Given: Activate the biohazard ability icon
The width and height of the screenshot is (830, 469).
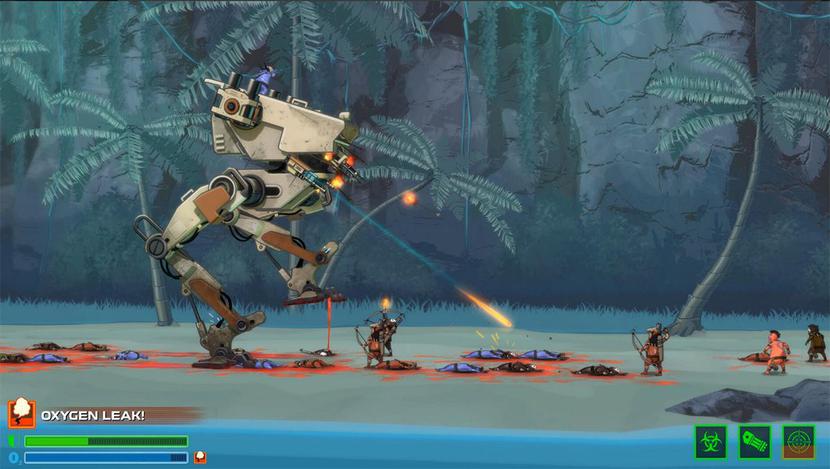Looking at the screenshot, I should click(711, 441).
